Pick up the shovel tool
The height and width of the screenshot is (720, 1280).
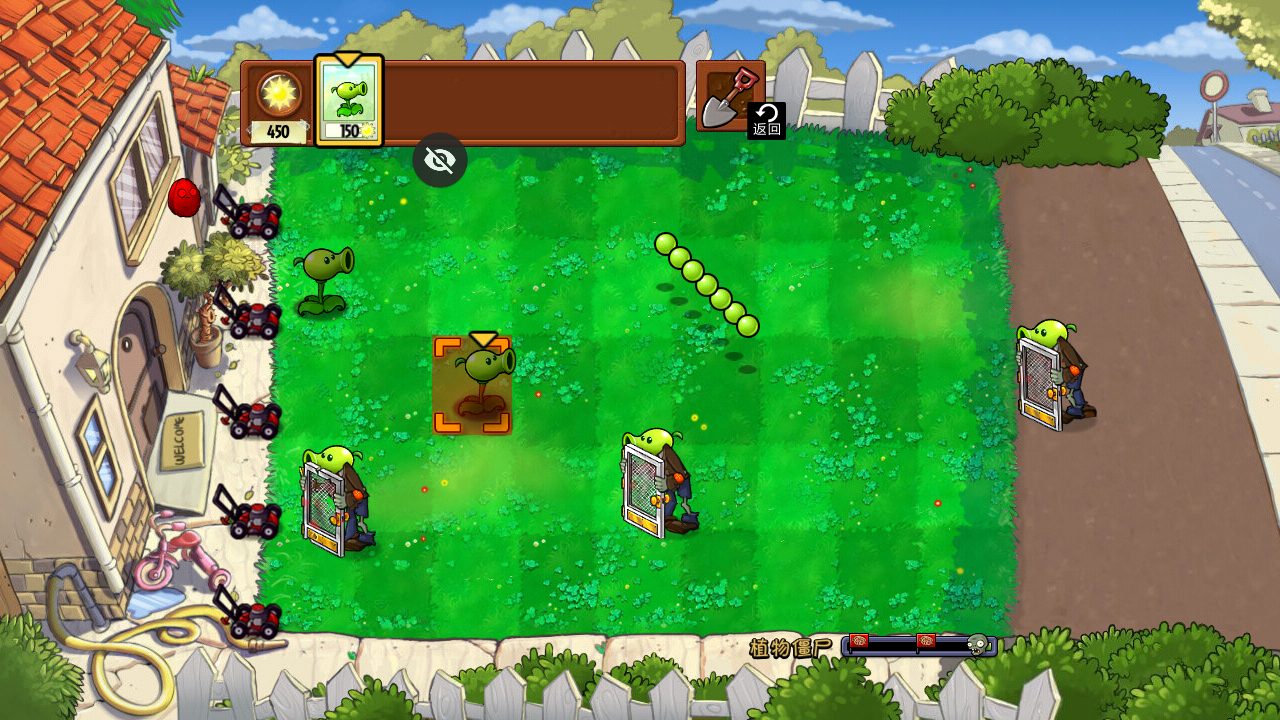click(724, 96)
